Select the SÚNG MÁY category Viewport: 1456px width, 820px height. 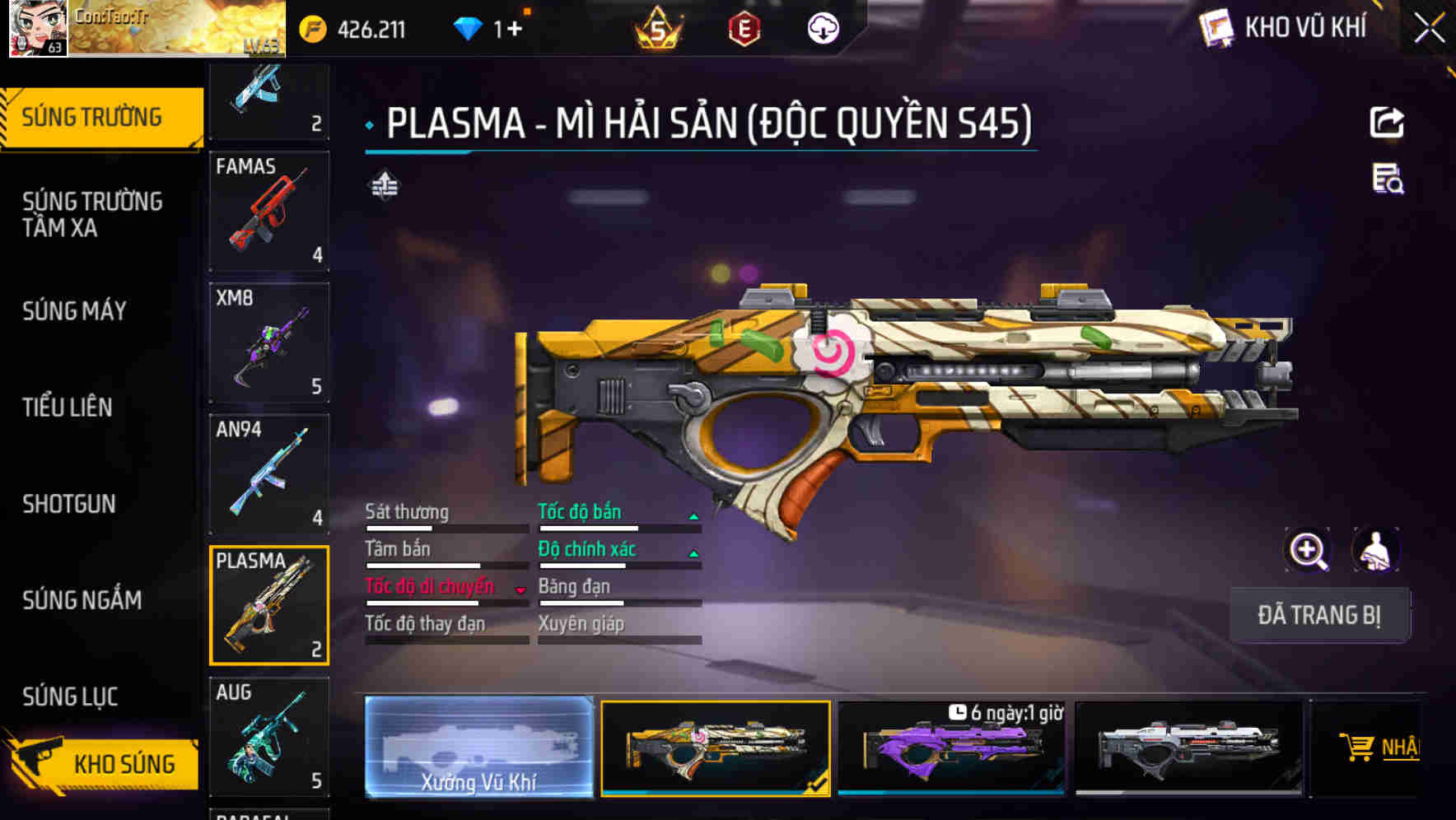(x=73, y=311)
